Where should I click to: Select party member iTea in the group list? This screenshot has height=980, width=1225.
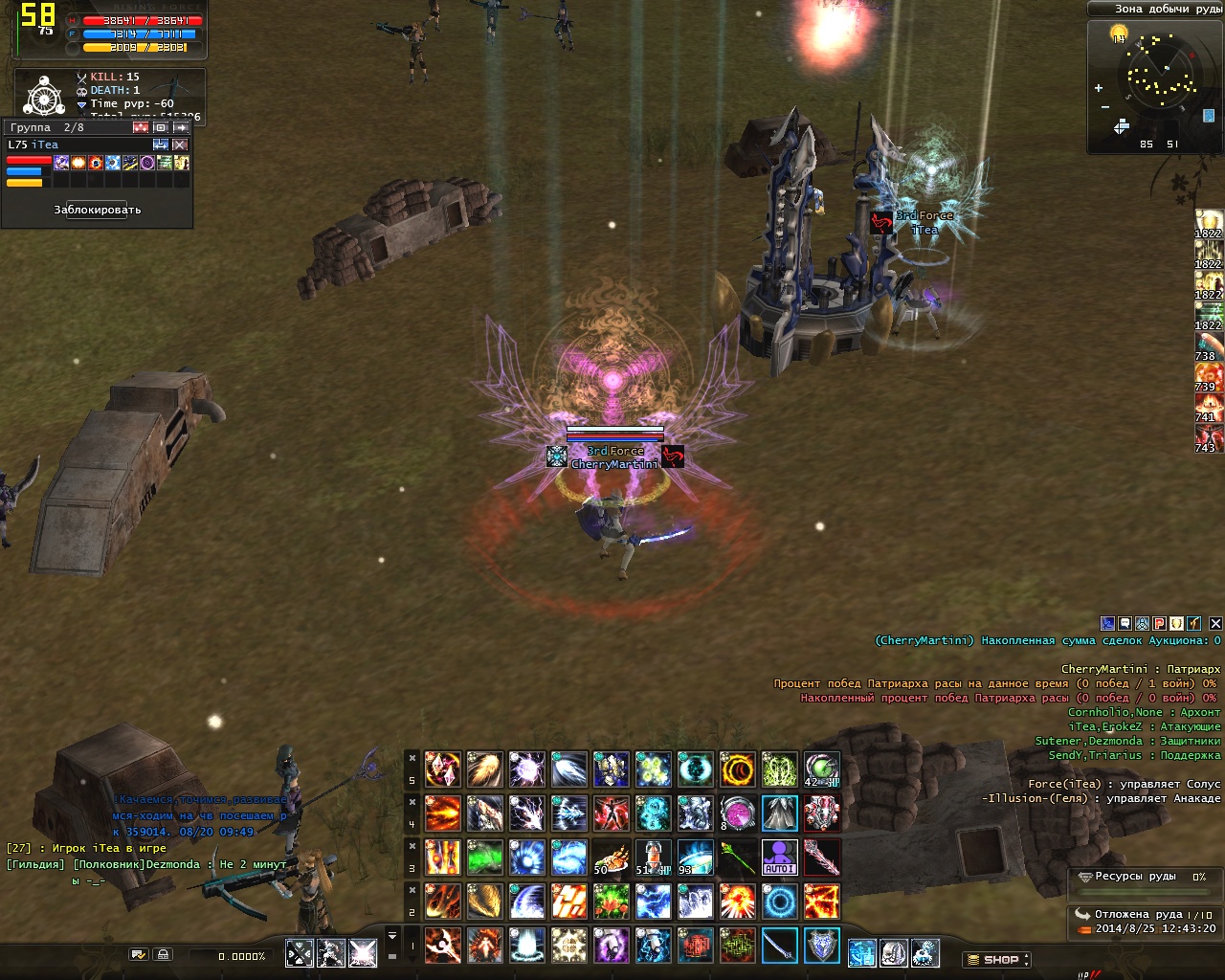[45, 145]
